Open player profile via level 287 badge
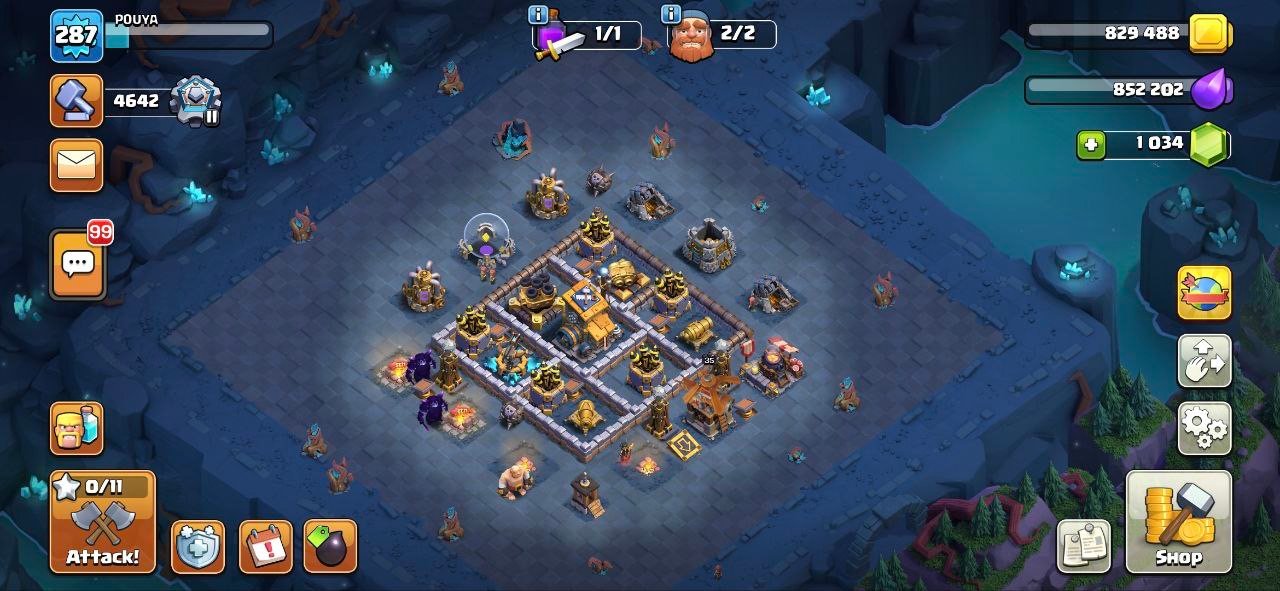Viewport: 1280px width, 591px height. tap(77, 35)
